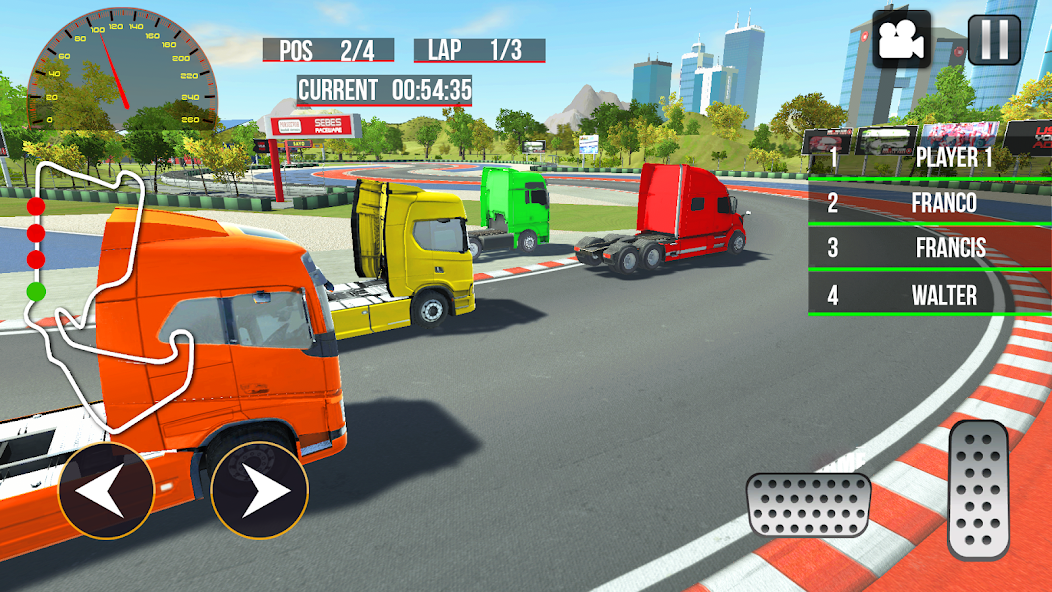
Task: Select FRANCO in the standings list
Action: (929, 203)
